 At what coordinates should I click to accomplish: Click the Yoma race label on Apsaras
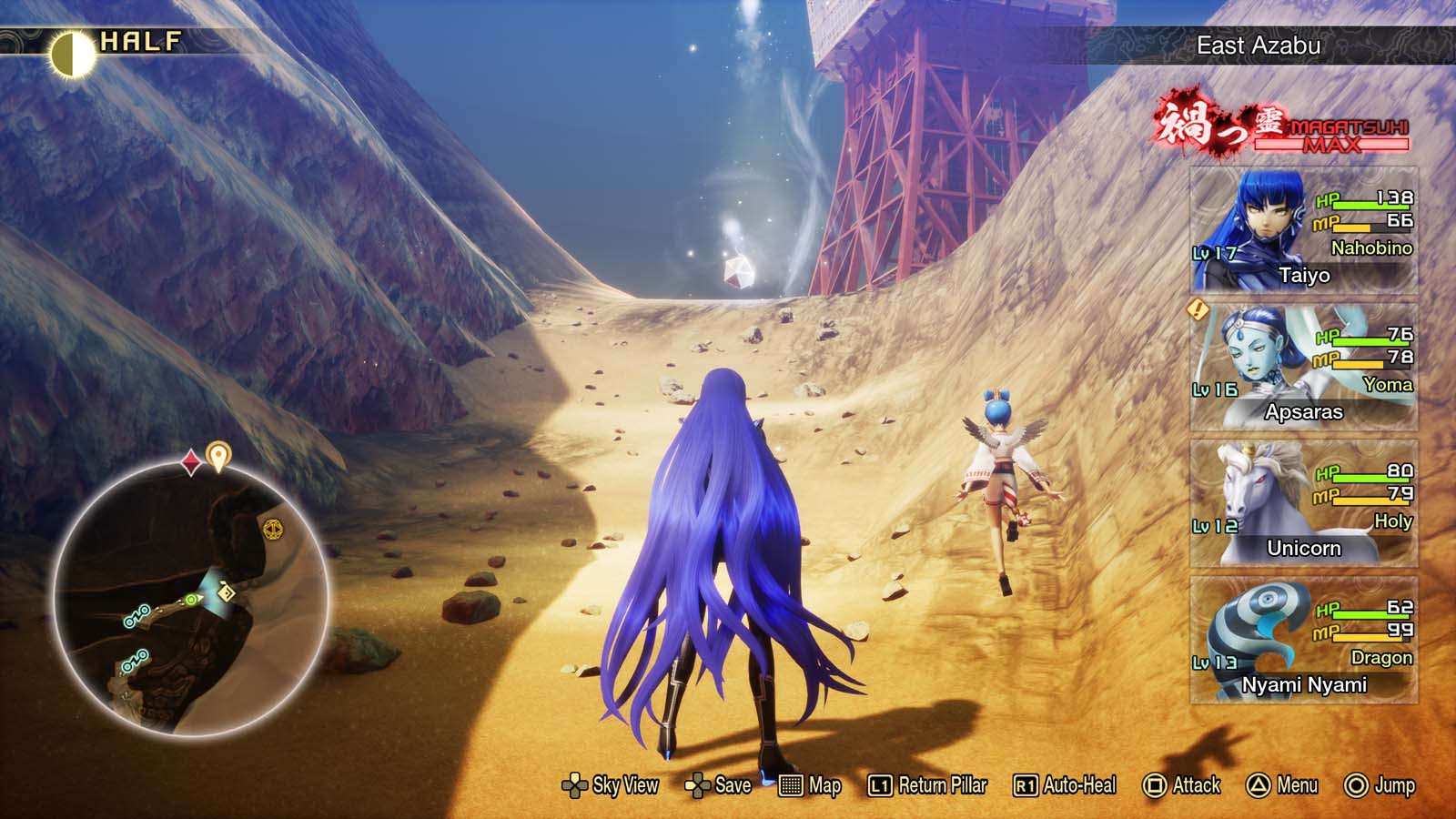(1387, 385)
